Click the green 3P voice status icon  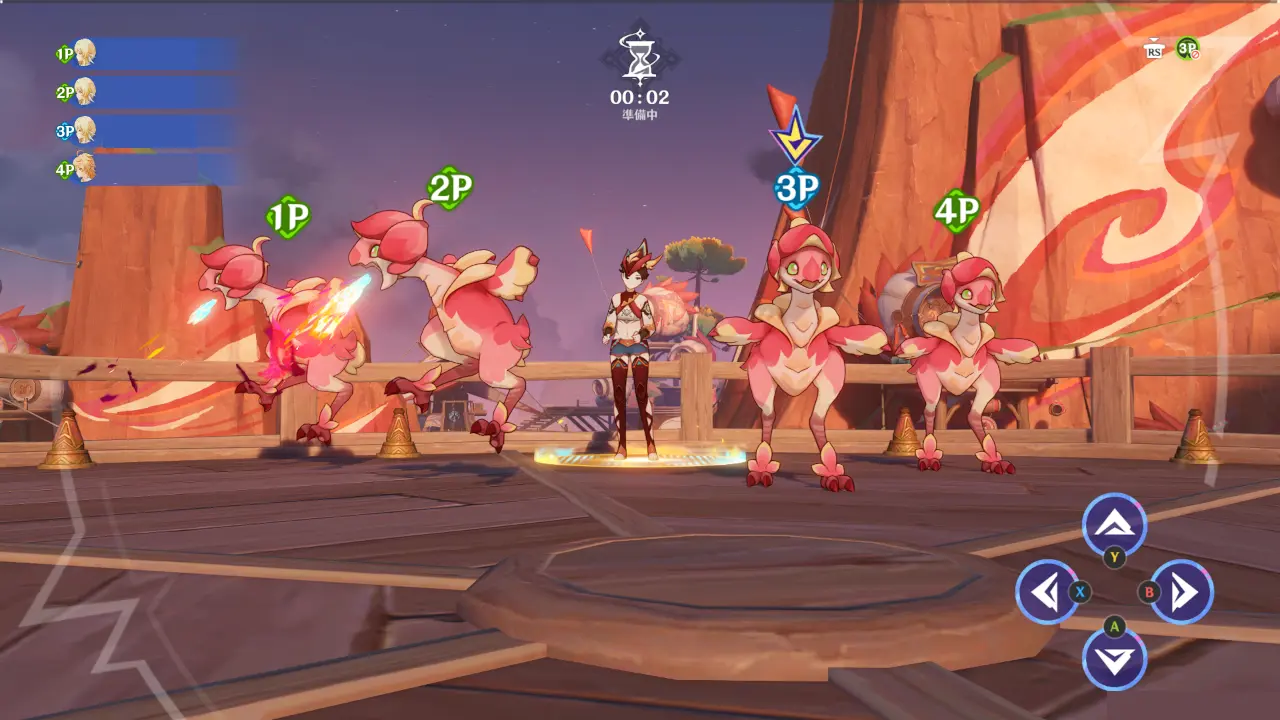coord(1187,48)
